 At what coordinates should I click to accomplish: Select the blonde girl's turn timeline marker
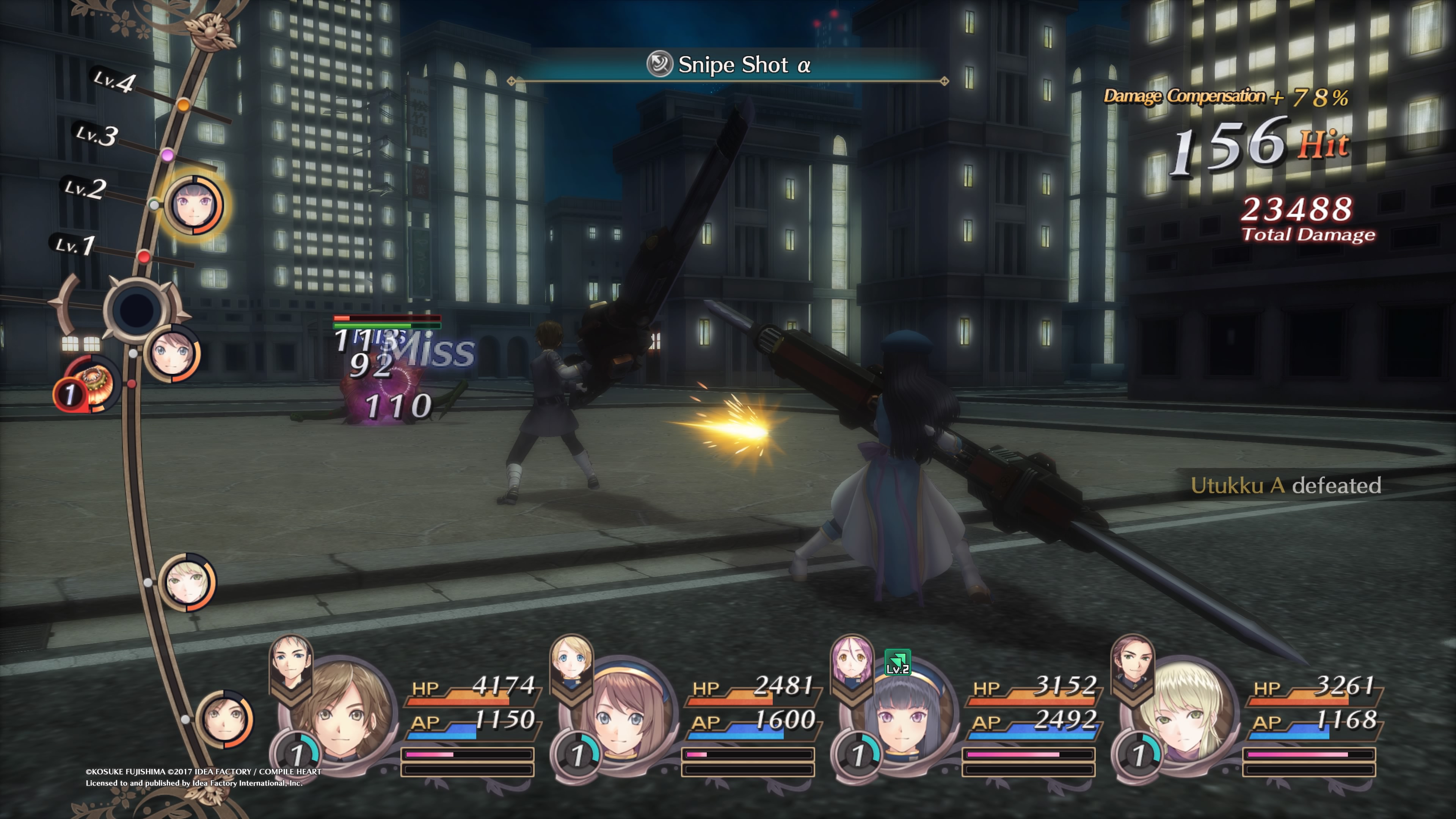[187, 582]
